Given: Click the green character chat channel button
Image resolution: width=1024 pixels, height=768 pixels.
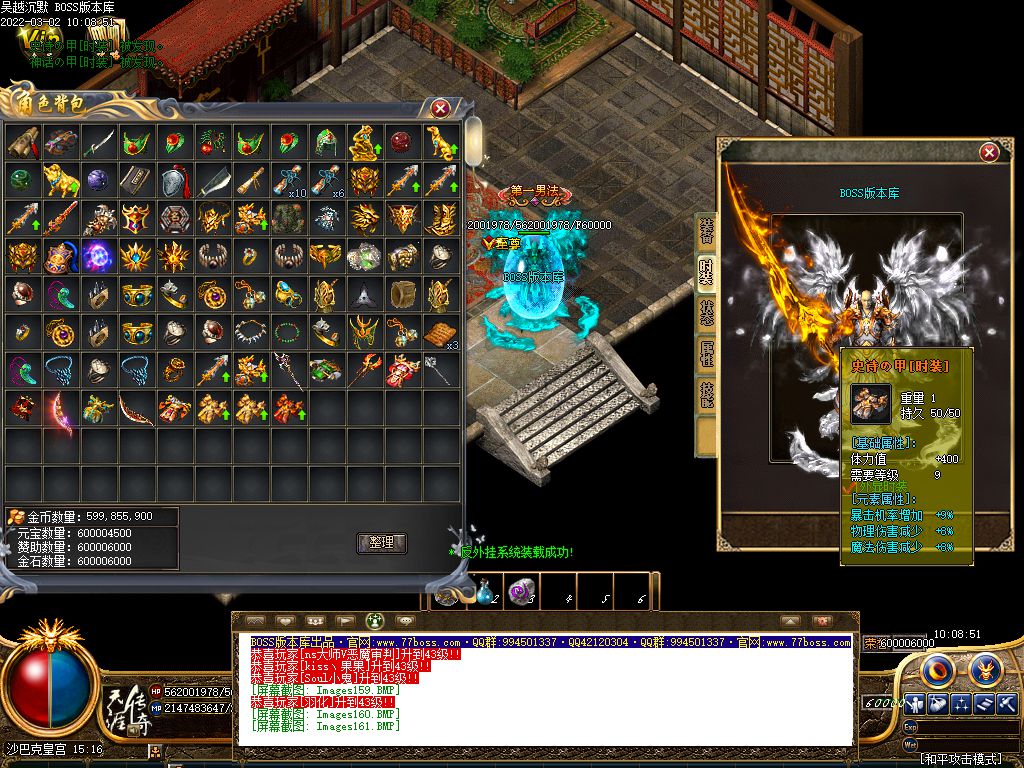Looking at the screenshot, I should pos(375,621).
